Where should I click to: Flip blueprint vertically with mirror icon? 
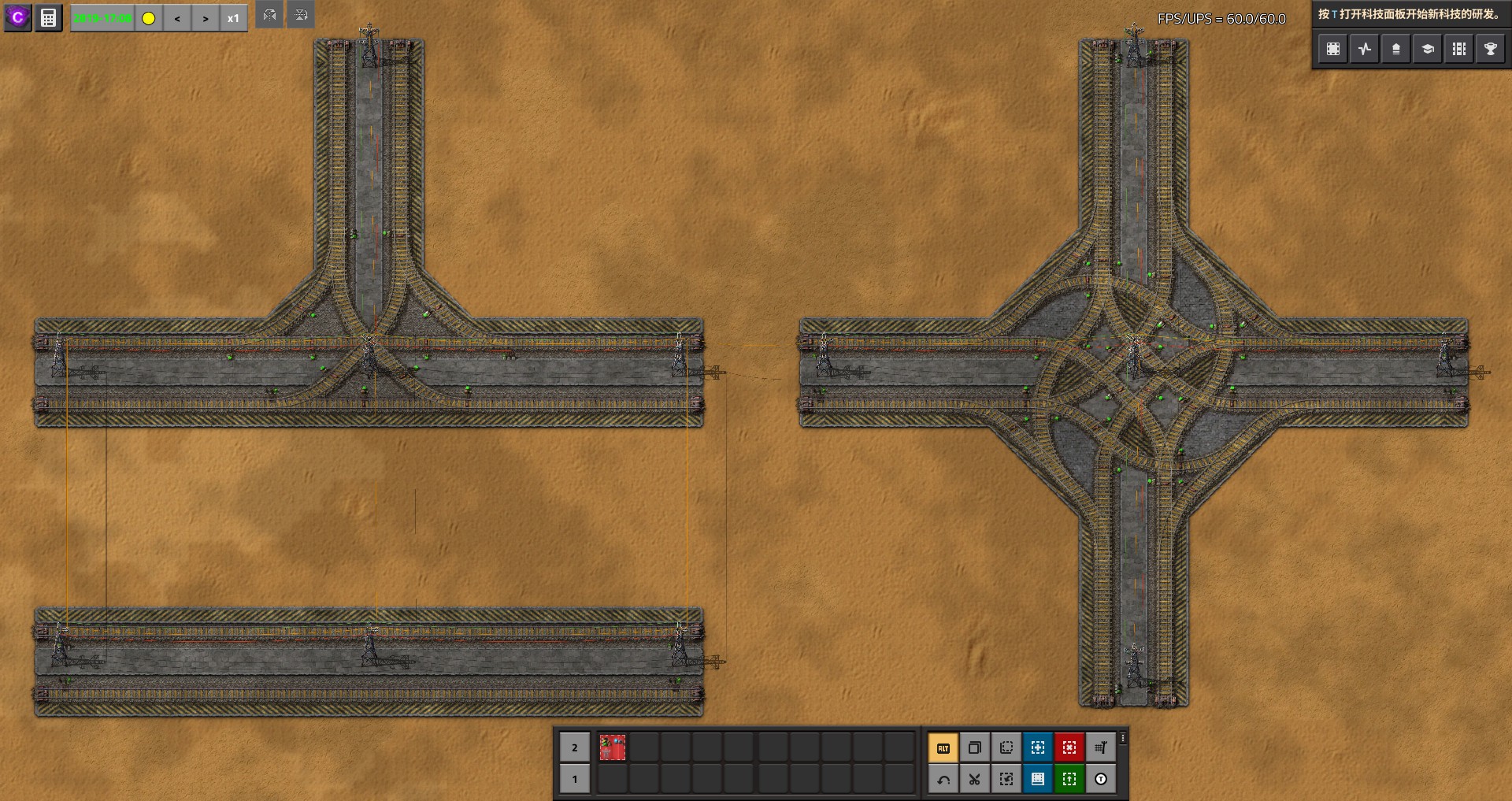pyautogui.click(x=301, y=15)
